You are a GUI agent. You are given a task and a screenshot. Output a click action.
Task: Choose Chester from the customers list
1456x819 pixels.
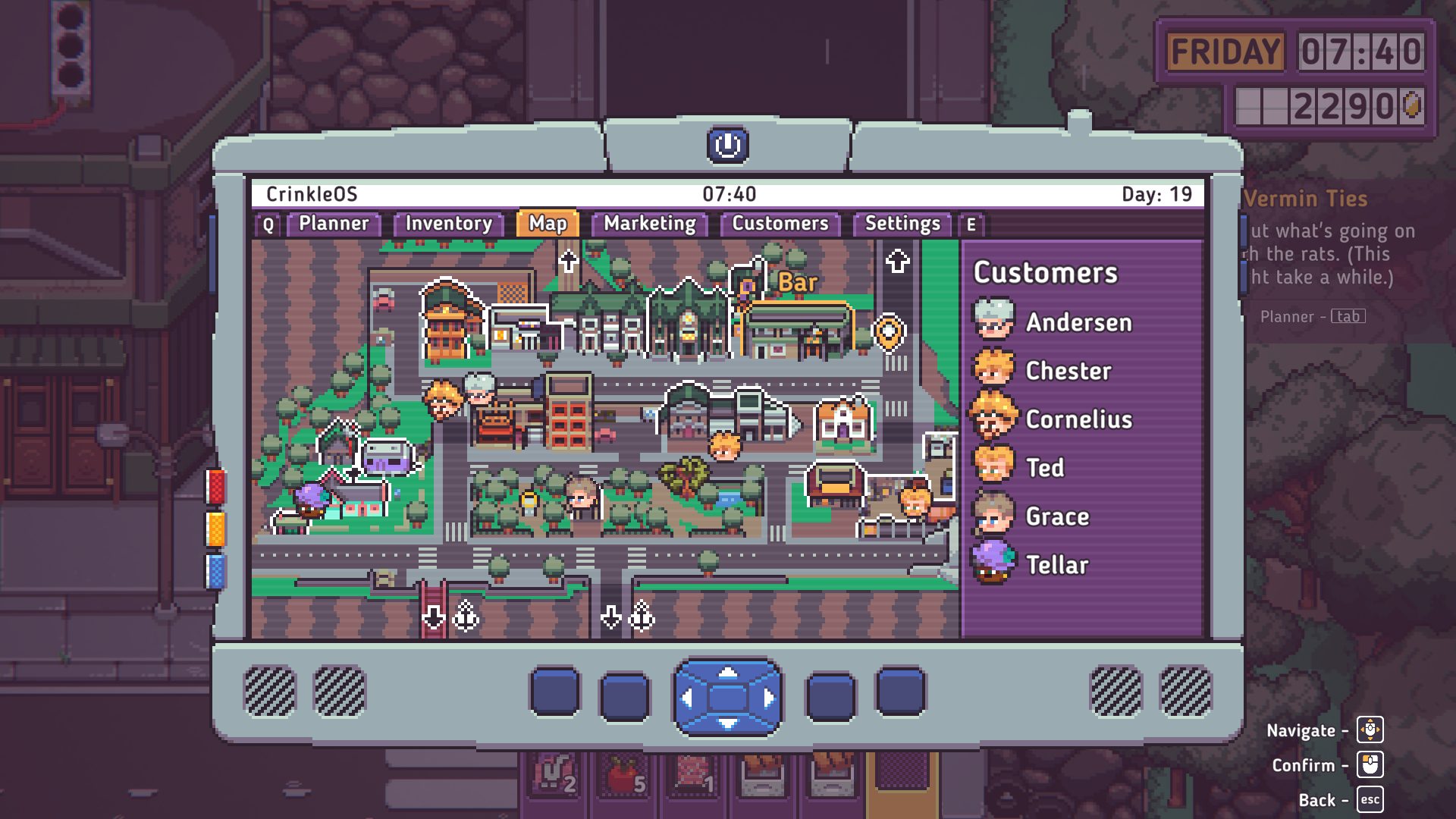tap(1068, 371)
